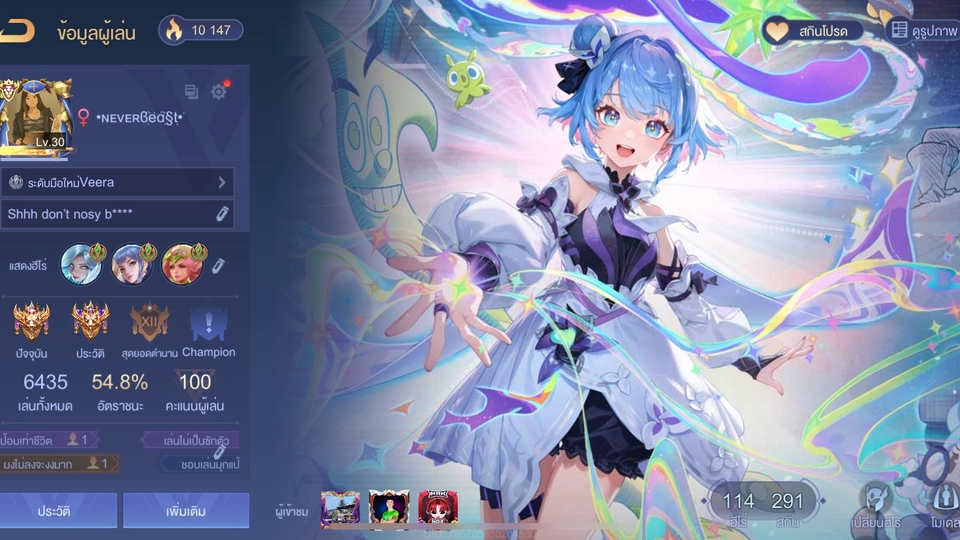
Task: Open the ประวัติ tab at the bottom
Action: click(57, 510)
